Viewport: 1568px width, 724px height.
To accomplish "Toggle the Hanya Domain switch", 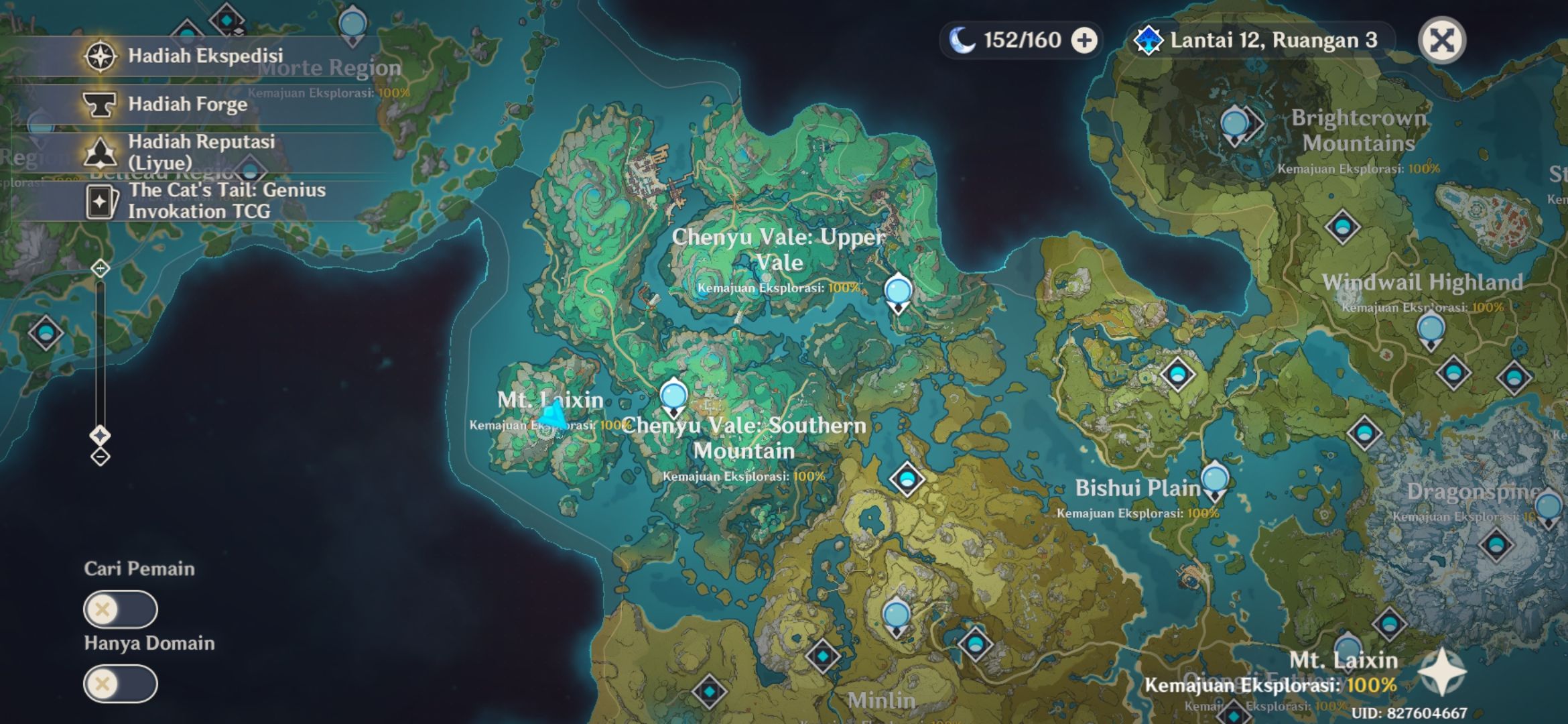I will click(x=121, y=684).
